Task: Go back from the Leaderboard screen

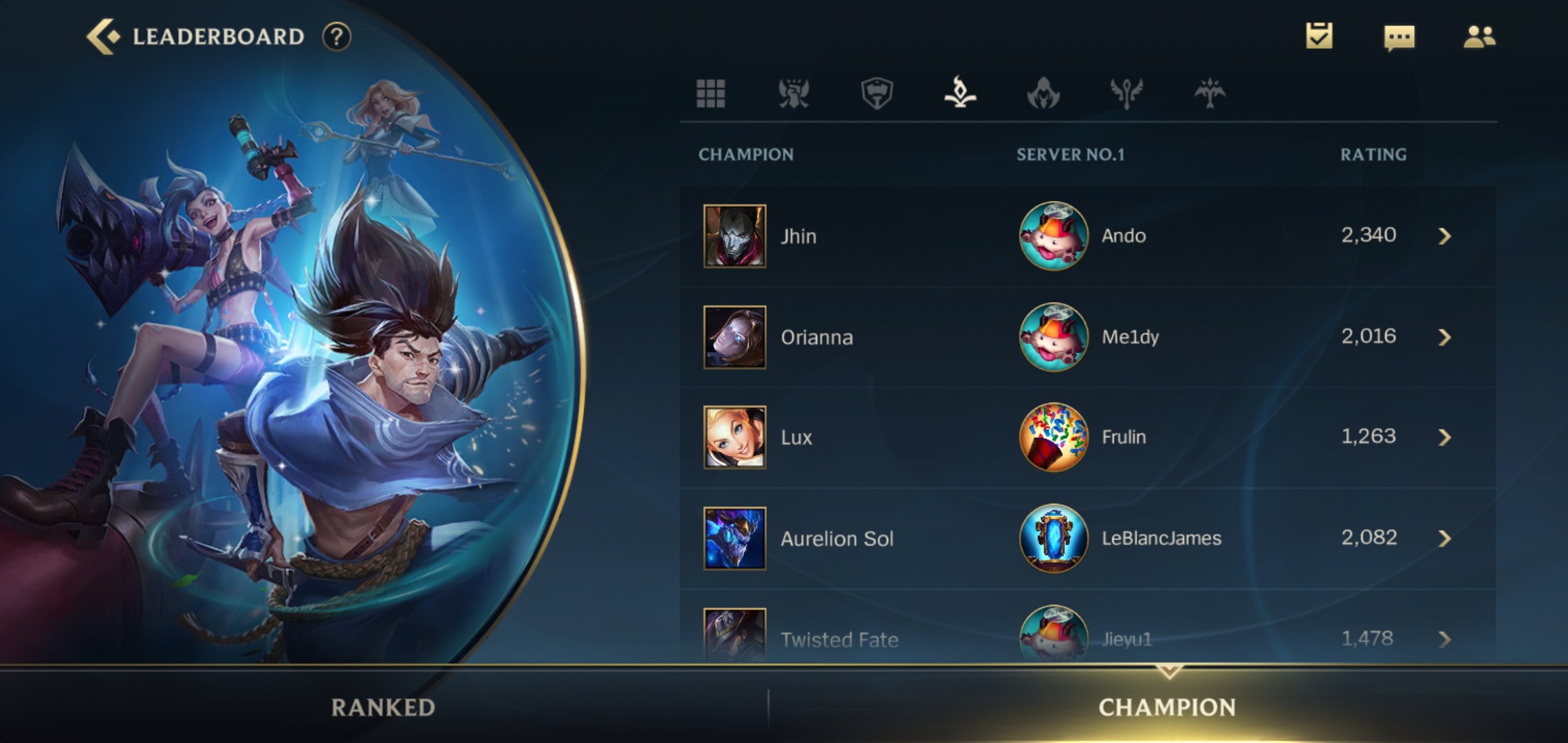Action: pyautogui.click(x=103, y=36)
